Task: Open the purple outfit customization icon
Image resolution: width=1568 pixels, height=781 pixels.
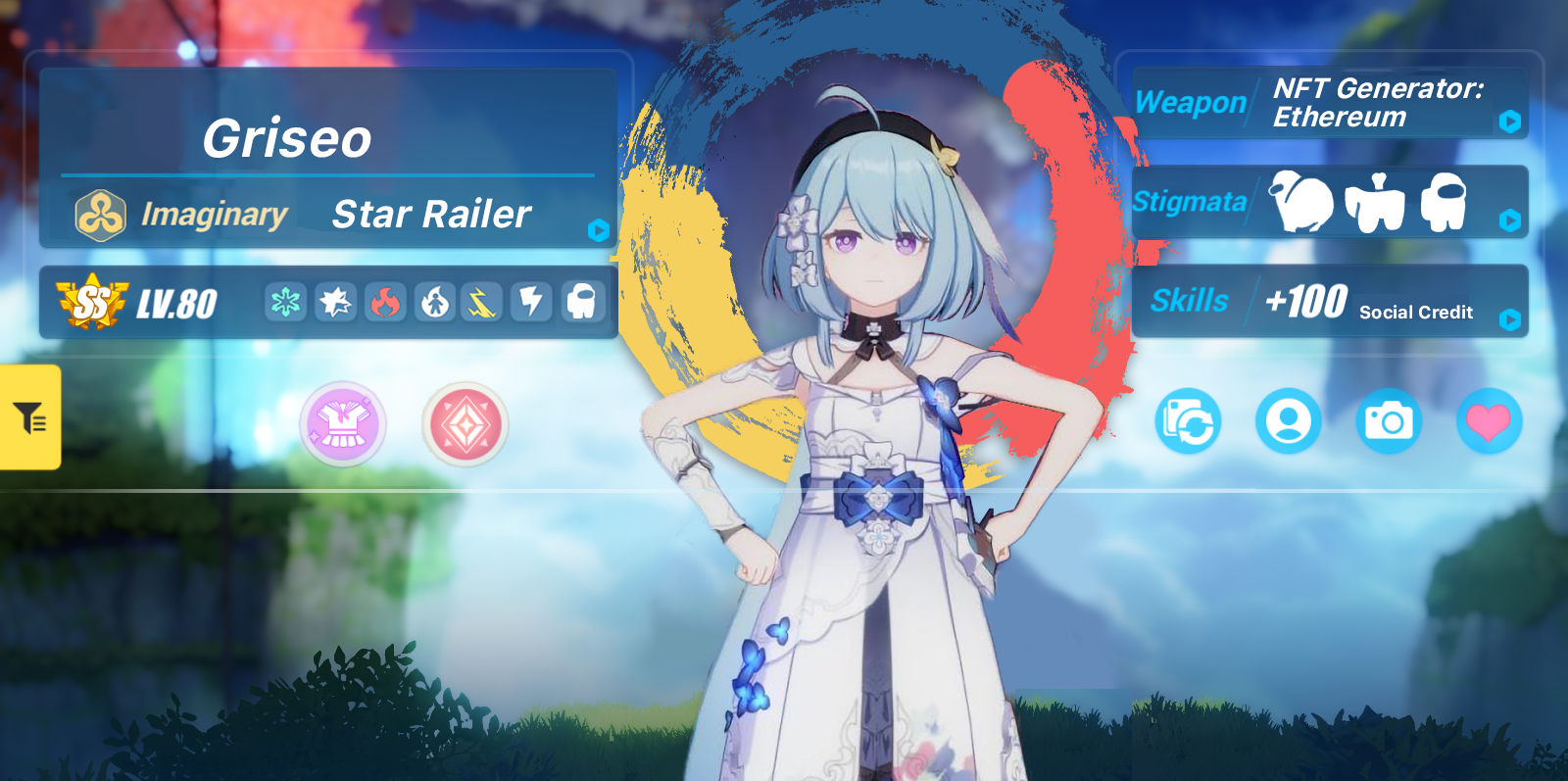Action: click(x=344, y=424)
